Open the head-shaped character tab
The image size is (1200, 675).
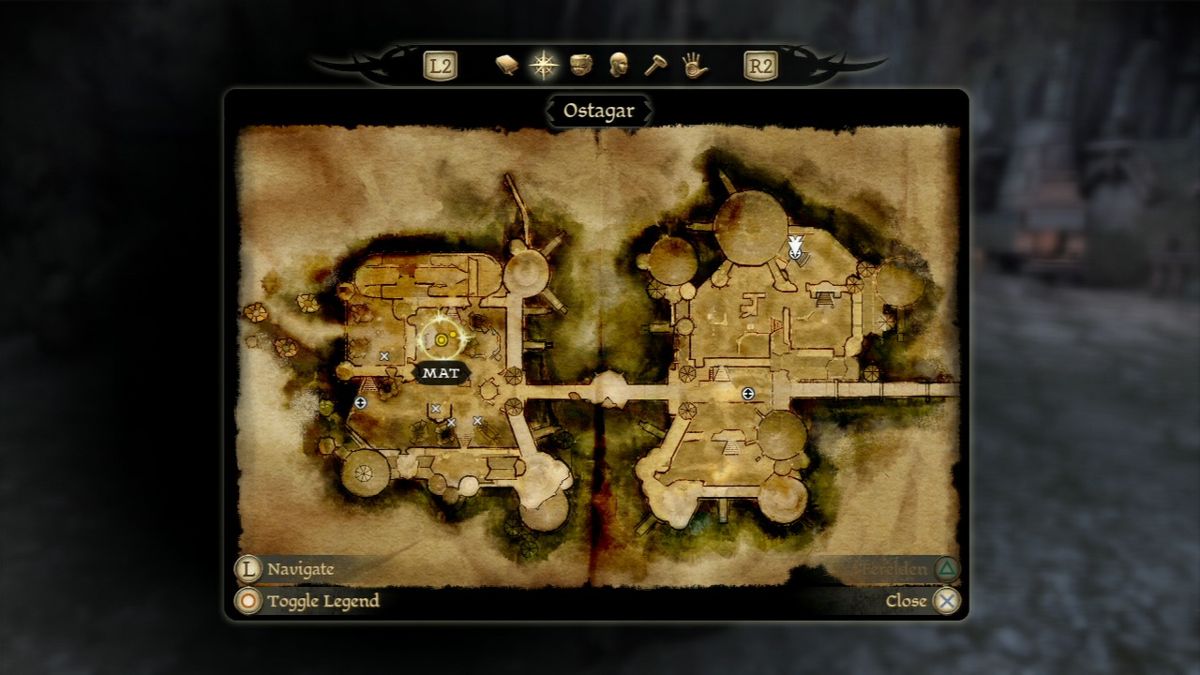[619, 66]
